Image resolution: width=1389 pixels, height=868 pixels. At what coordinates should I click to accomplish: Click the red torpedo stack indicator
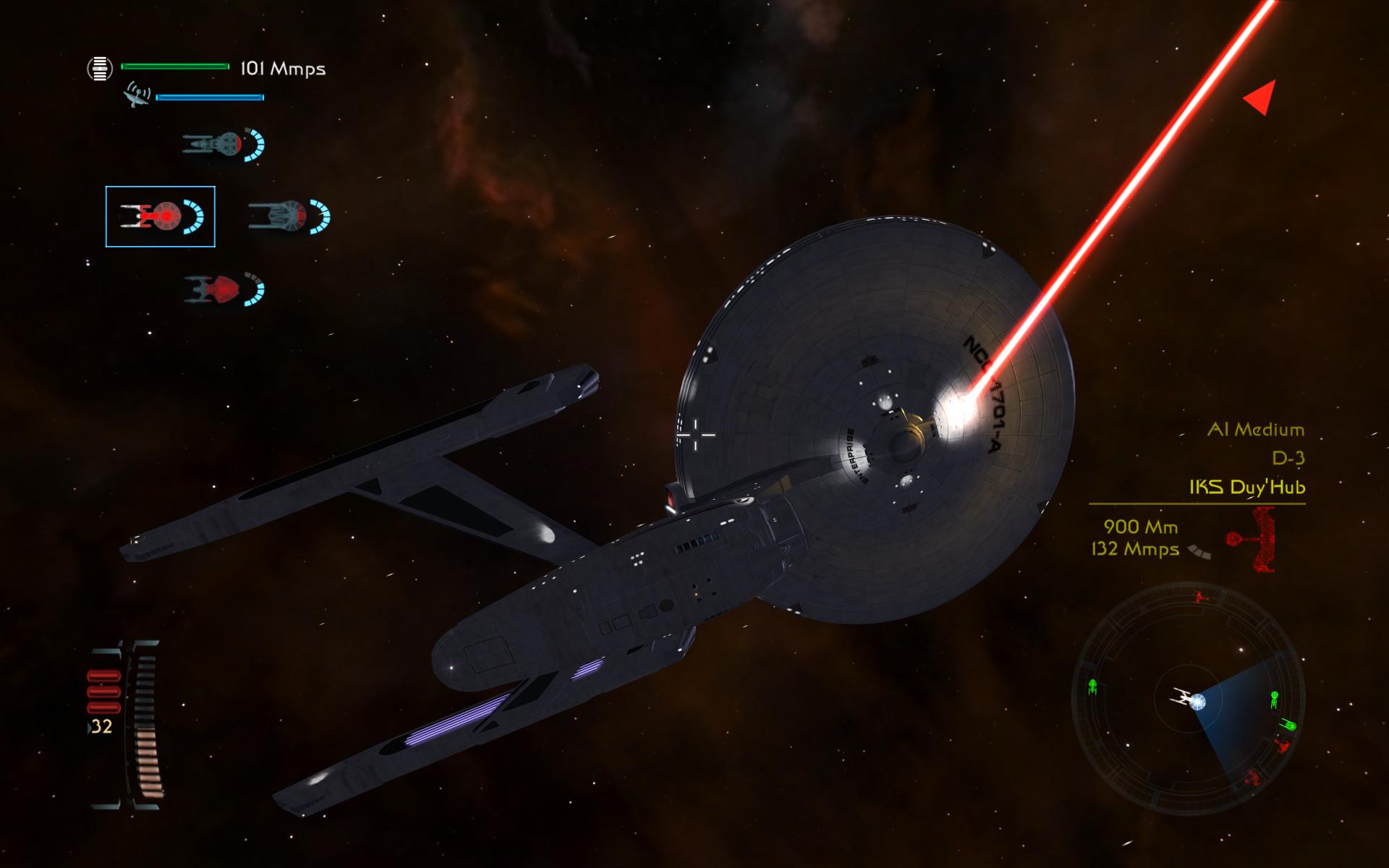coord(103,692)
